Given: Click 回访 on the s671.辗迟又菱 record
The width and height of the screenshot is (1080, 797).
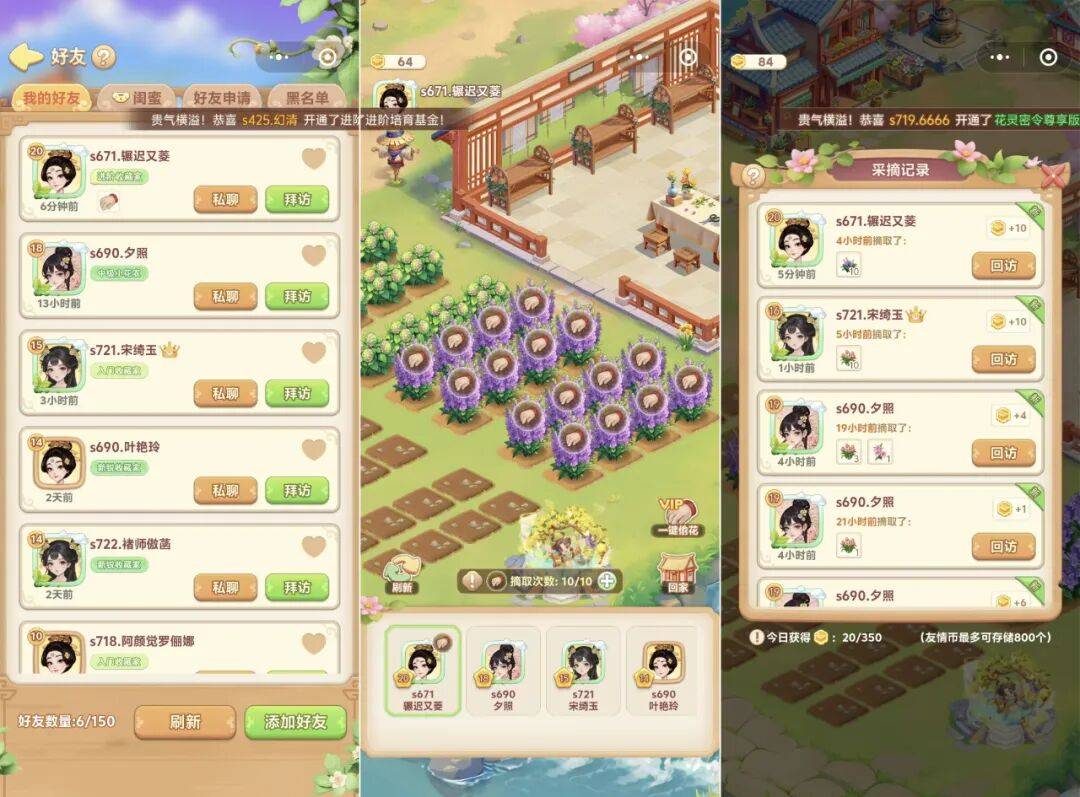Looking at the screenshot, I should coord(1003,266).
